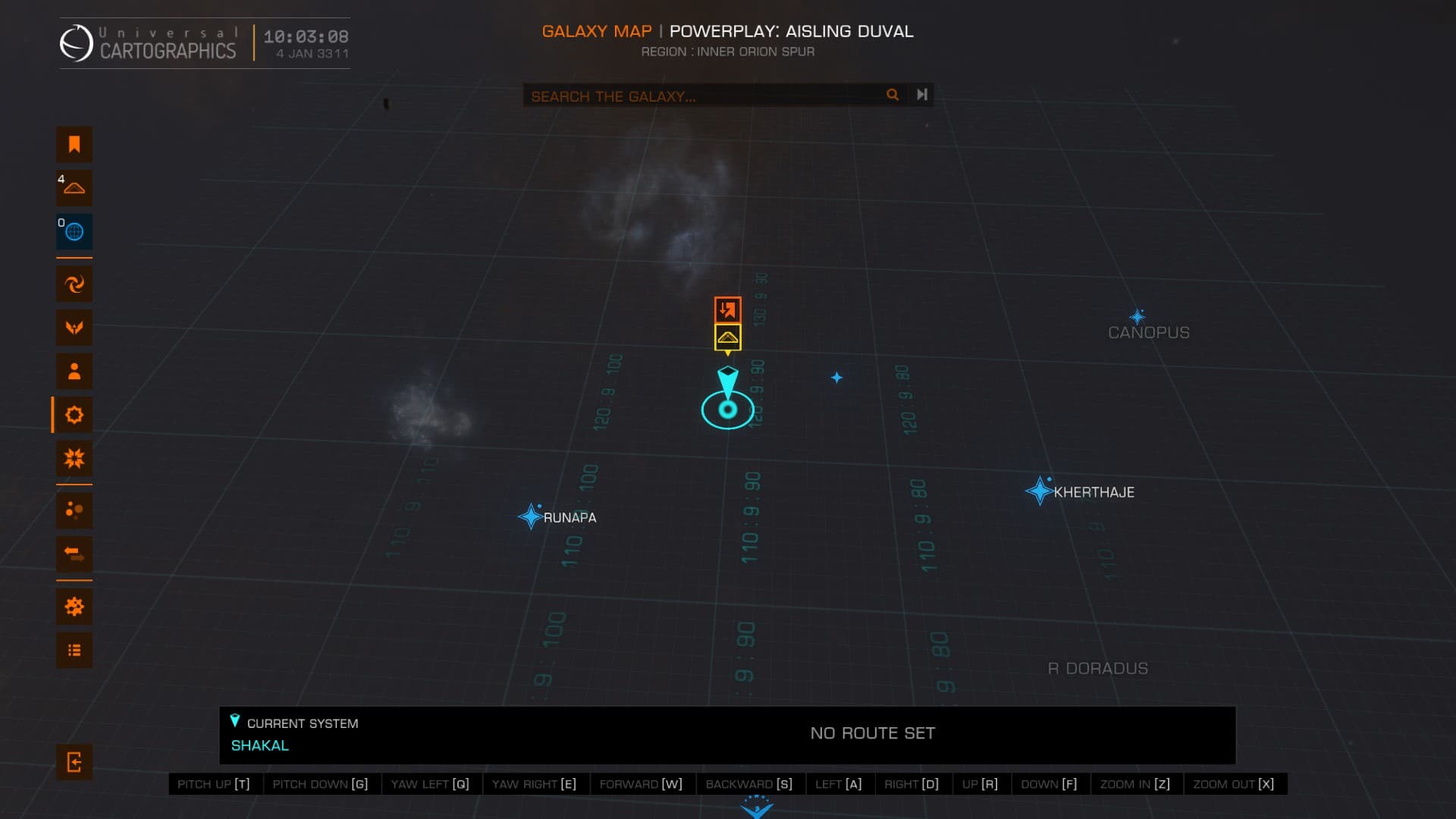
Task: Open the bookmarks panel
Action: (x=74, y=144)
